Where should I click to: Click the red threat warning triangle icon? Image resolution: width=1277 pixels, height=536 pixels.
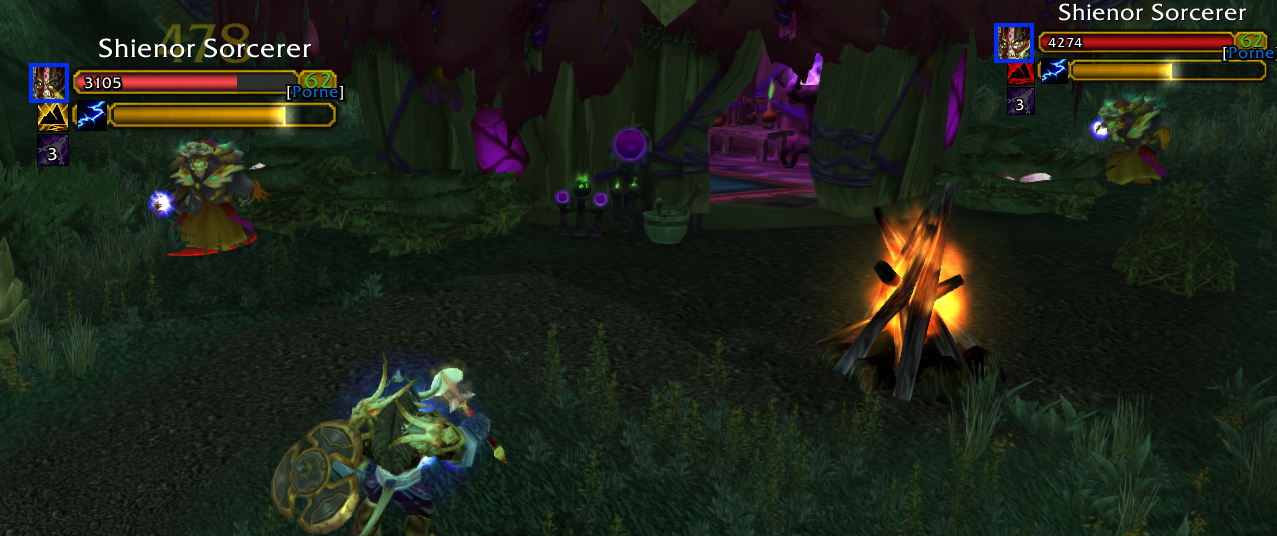pos(1020,73)
